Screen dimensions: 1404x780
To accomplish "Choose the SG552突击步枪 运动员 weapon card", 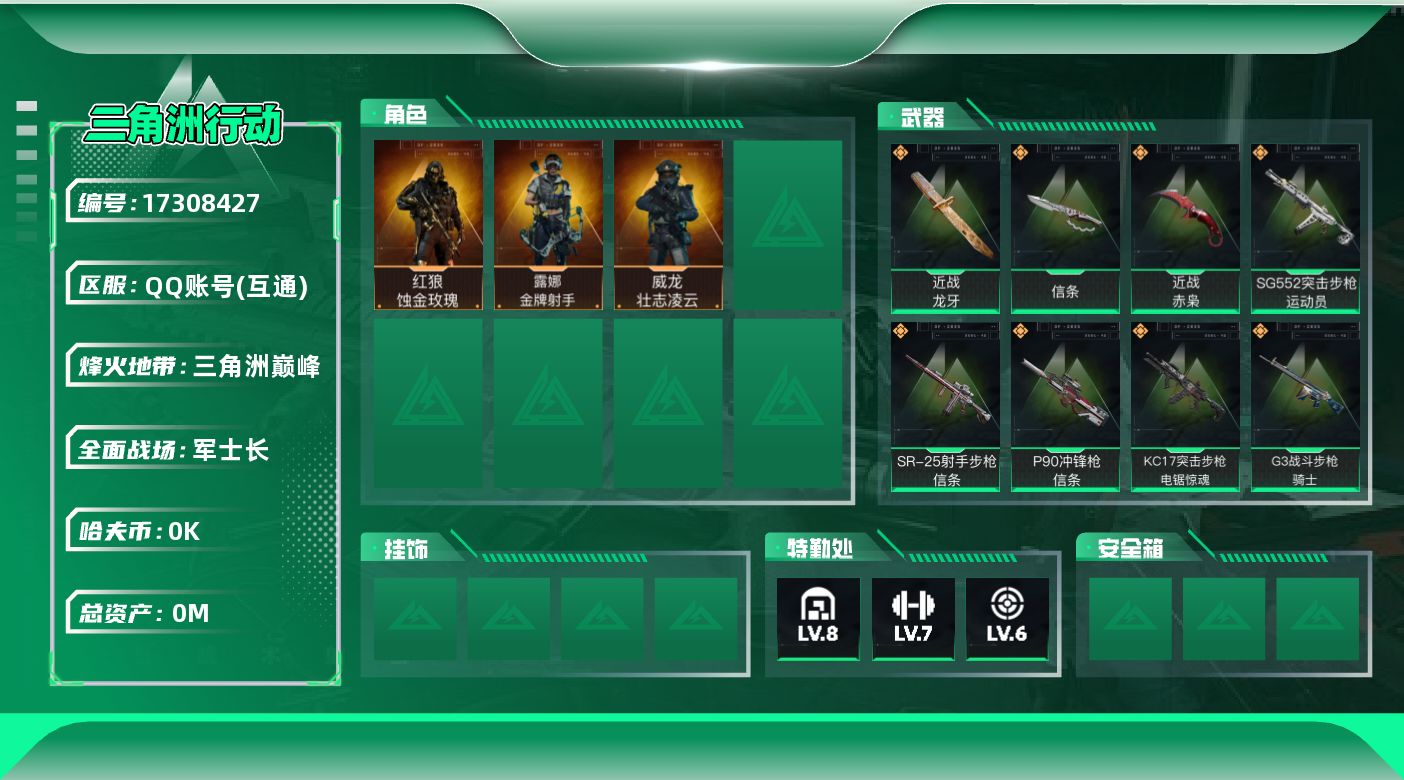I will click(1305, 228).
